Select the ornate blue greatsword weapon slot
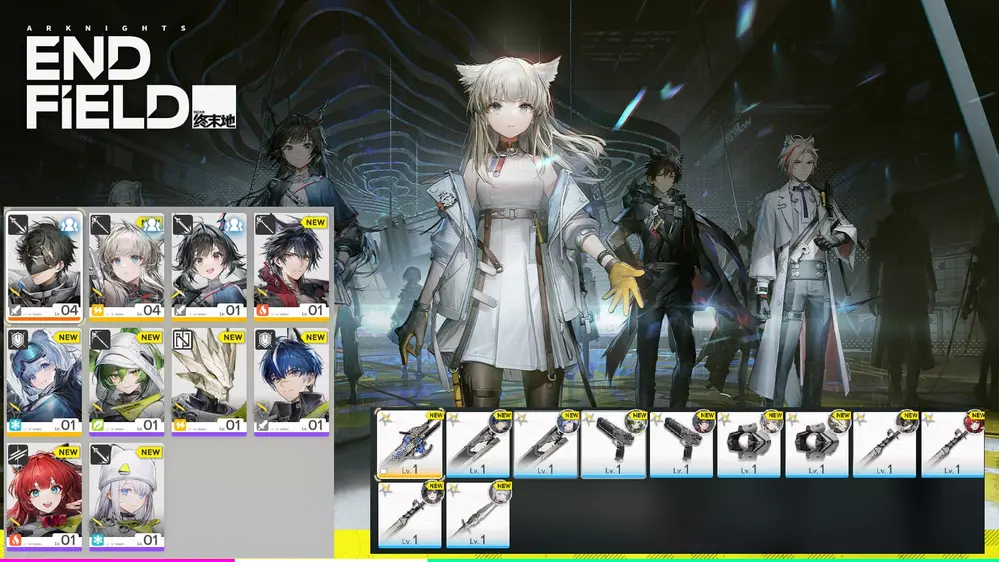 coord(409,443)
